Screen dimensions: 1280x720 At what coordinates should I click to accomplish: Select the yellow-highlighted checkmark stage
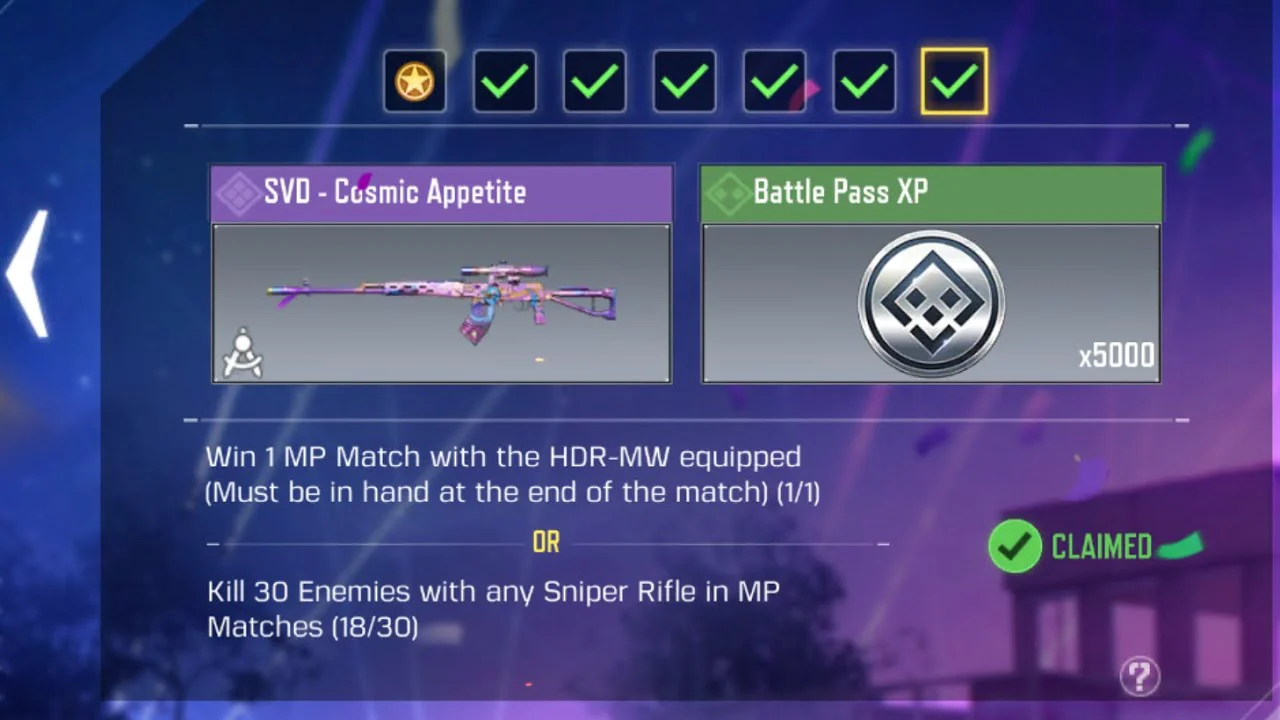(x=954, y=81)
